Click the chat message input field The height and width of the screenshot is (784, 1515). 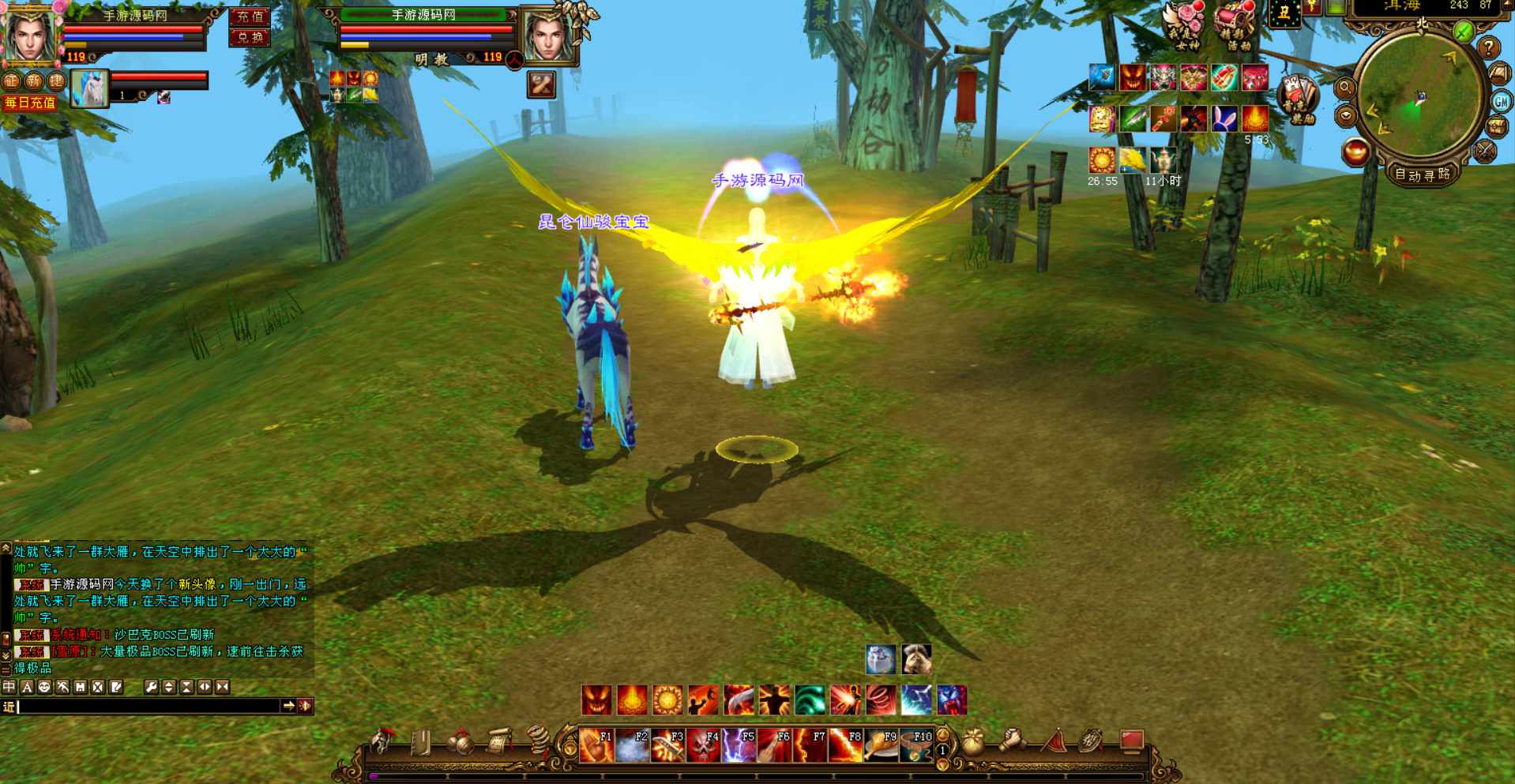click(150, 706)
